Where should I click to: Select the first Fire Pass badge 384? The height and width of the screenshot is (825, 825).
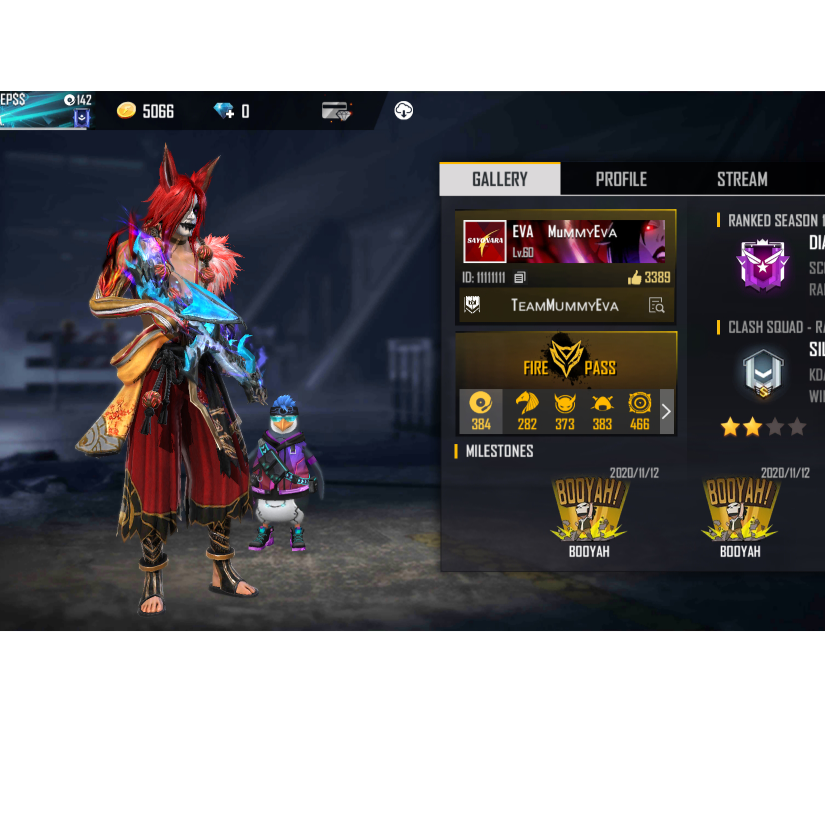click(x=481, y=410)
